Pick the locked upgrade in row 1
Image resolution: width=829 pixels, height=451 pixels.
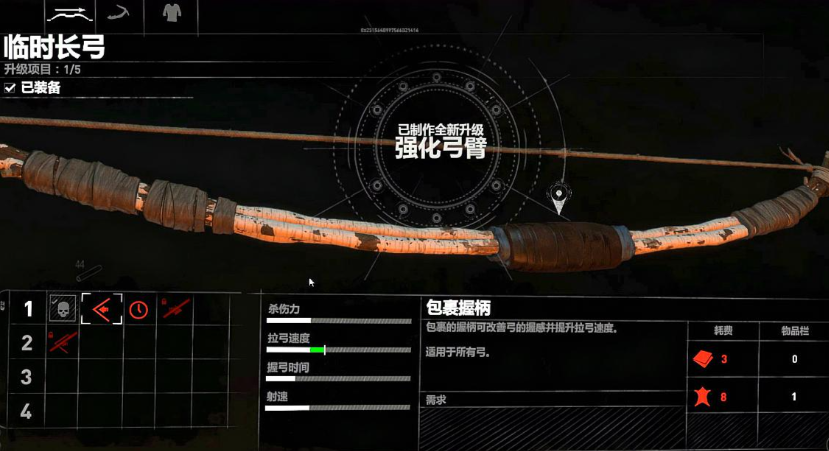point(177,309)
